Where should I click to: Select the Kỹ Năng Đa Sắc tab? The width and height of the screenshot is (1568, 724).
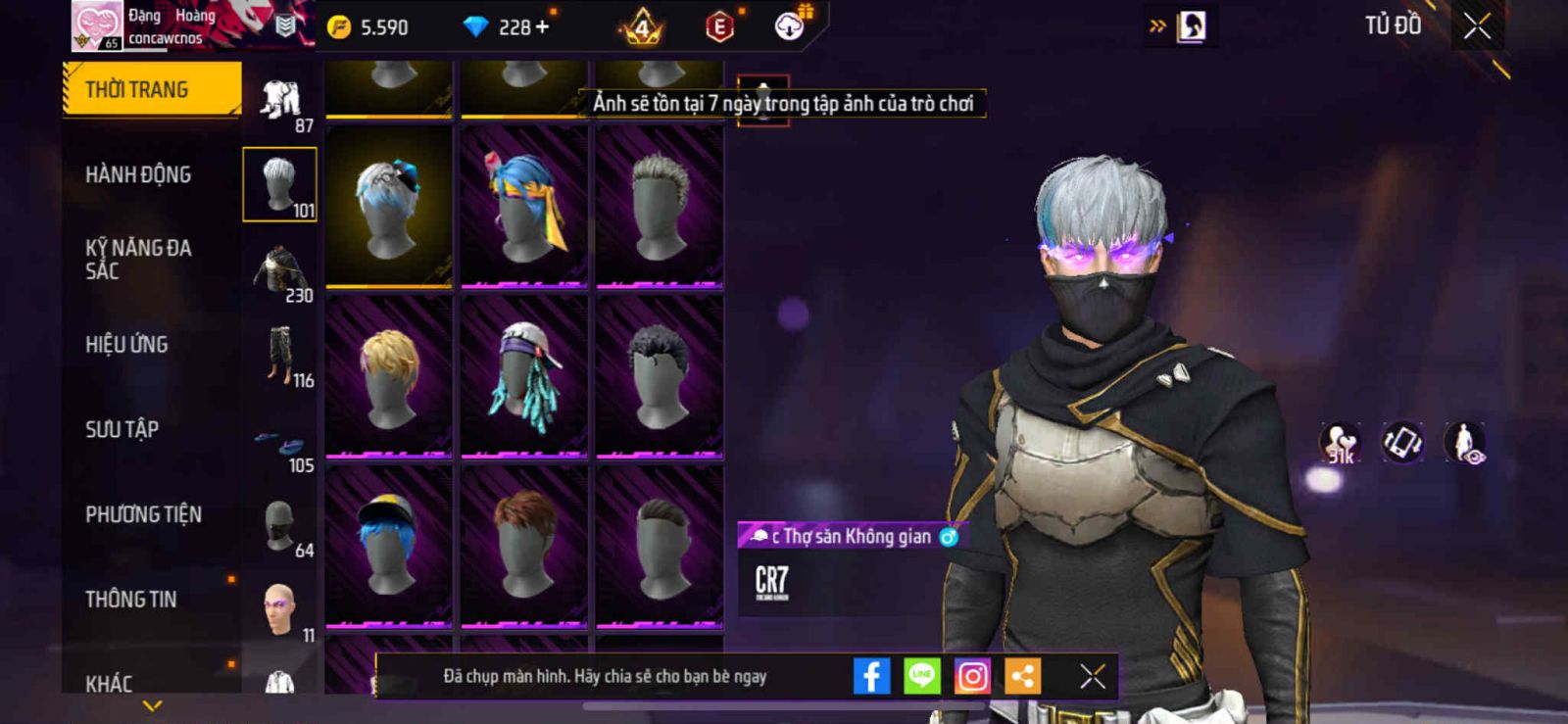pos(138,260)
